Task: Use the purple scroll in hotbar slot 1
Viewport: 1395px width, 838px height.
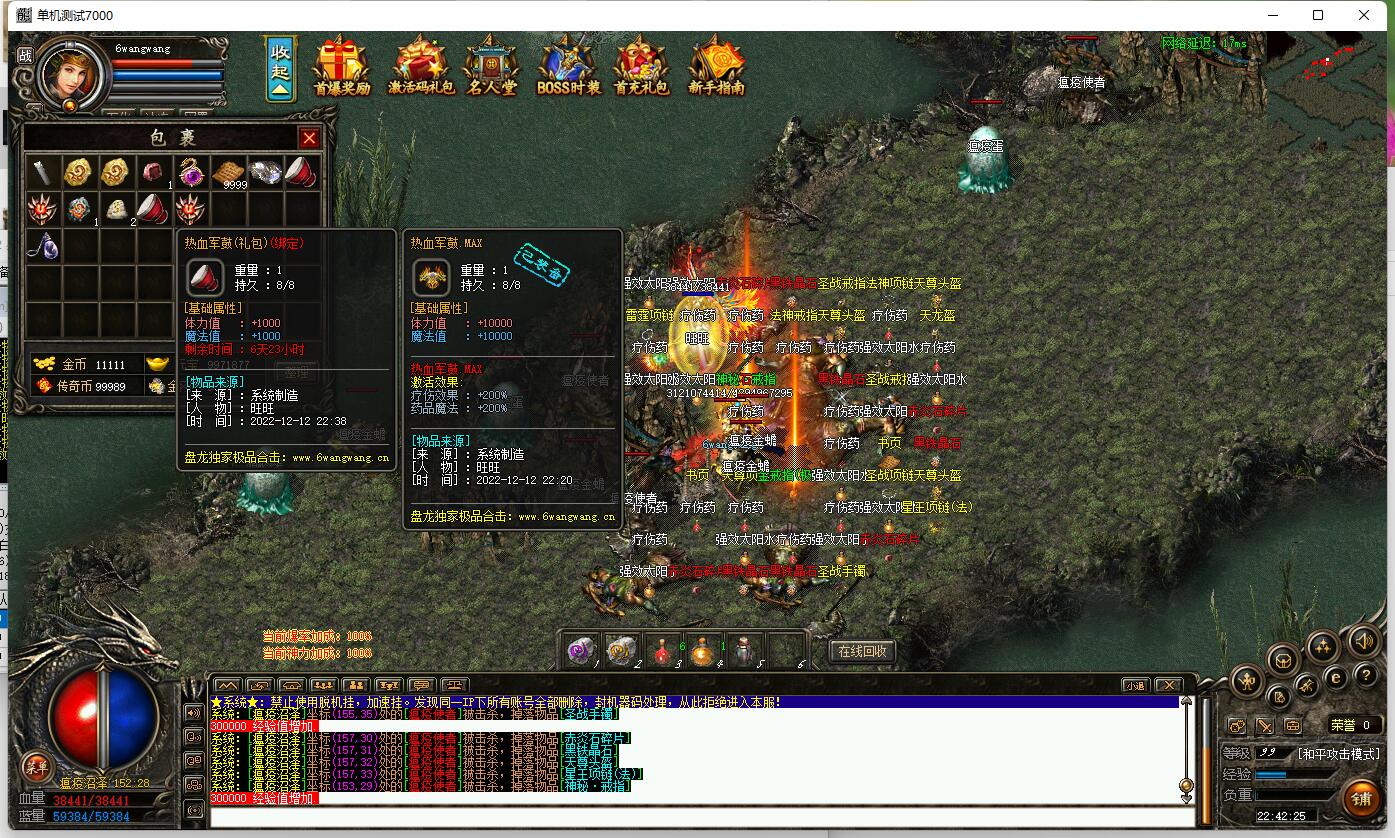Action: [580, 650]
